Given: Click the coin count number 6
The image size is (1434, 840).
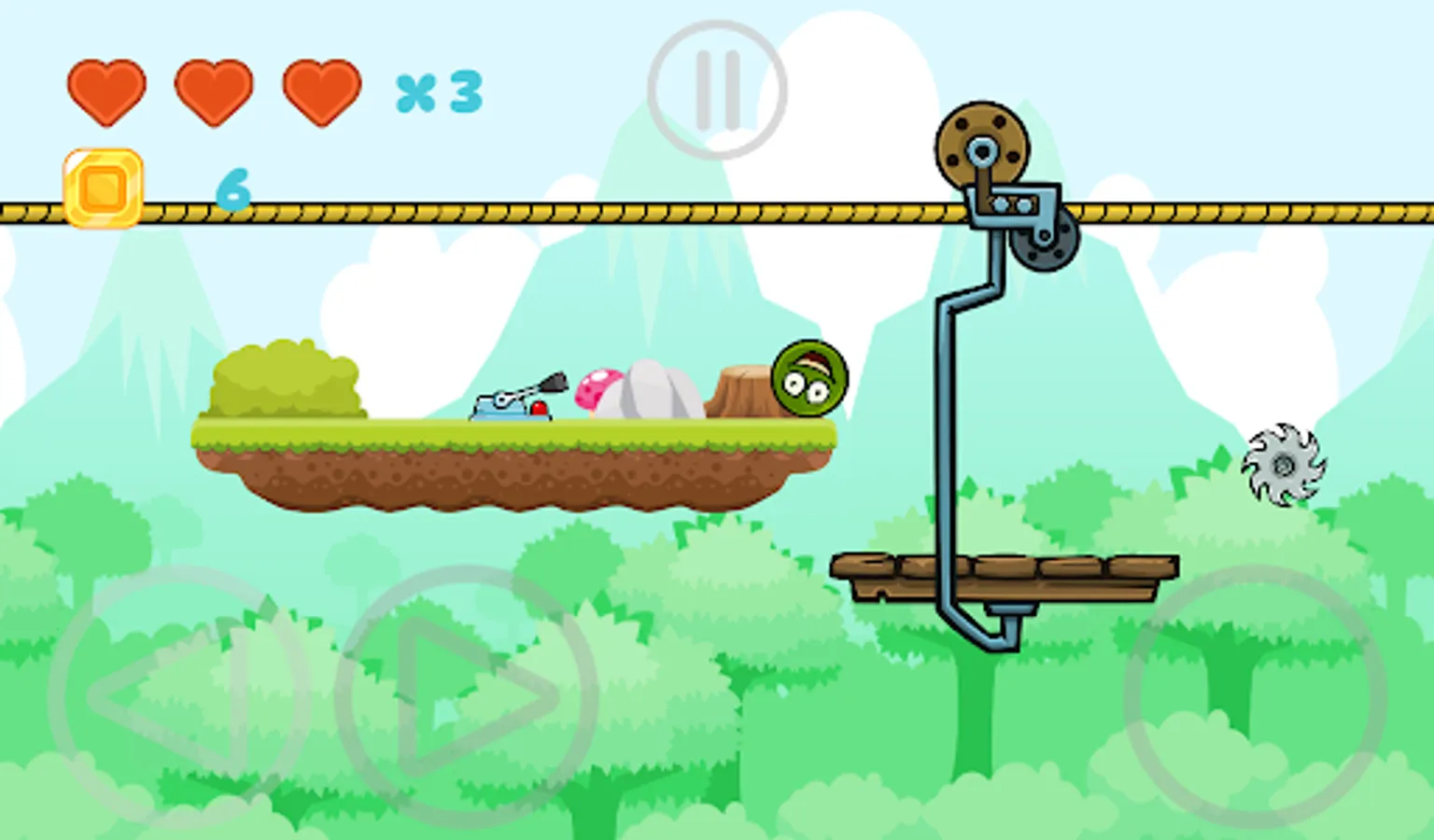Looking at the screenshot, I should [x=234, y=189].
